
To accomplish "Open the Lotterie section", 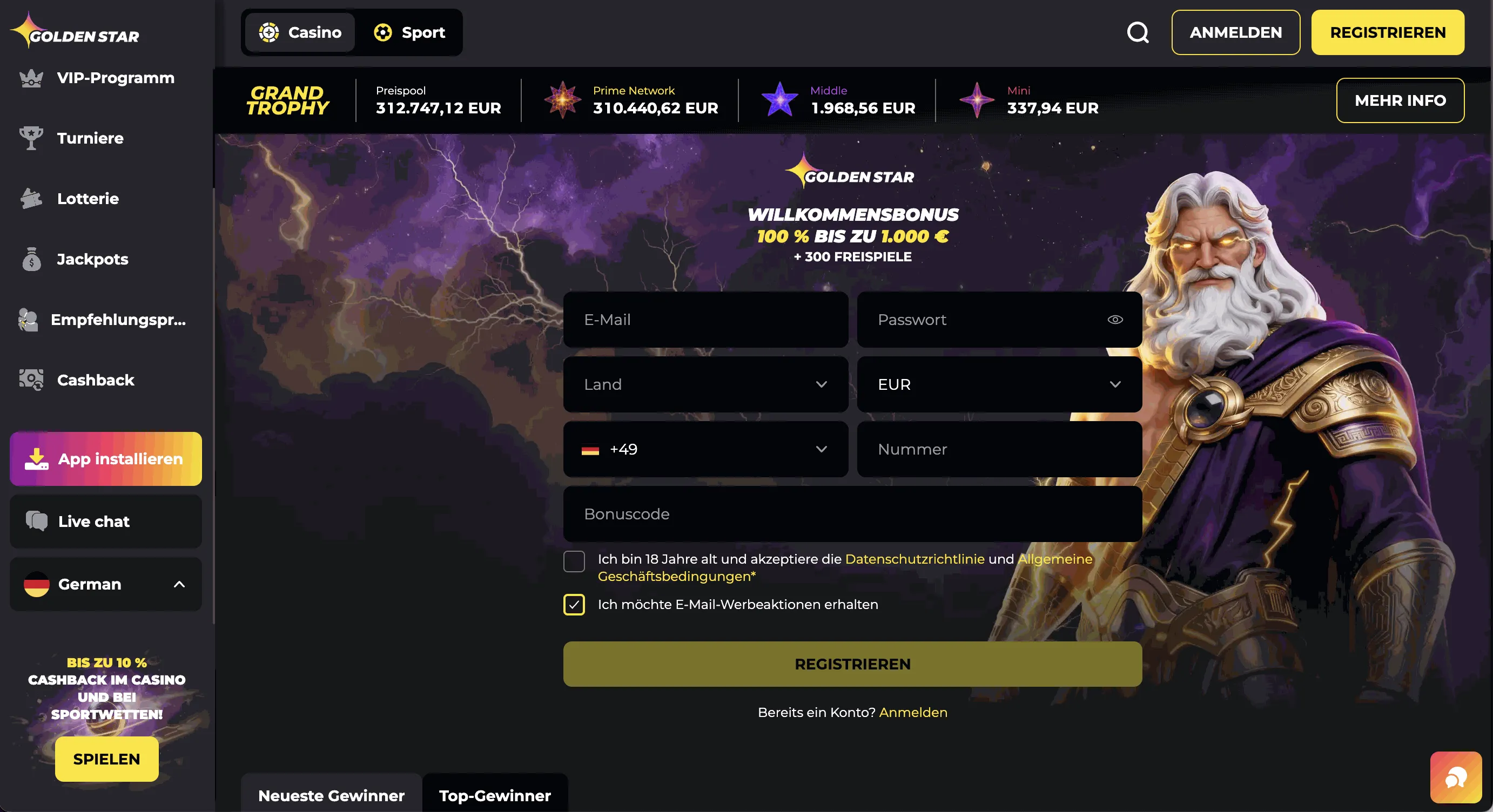I will tap(87, 198).
